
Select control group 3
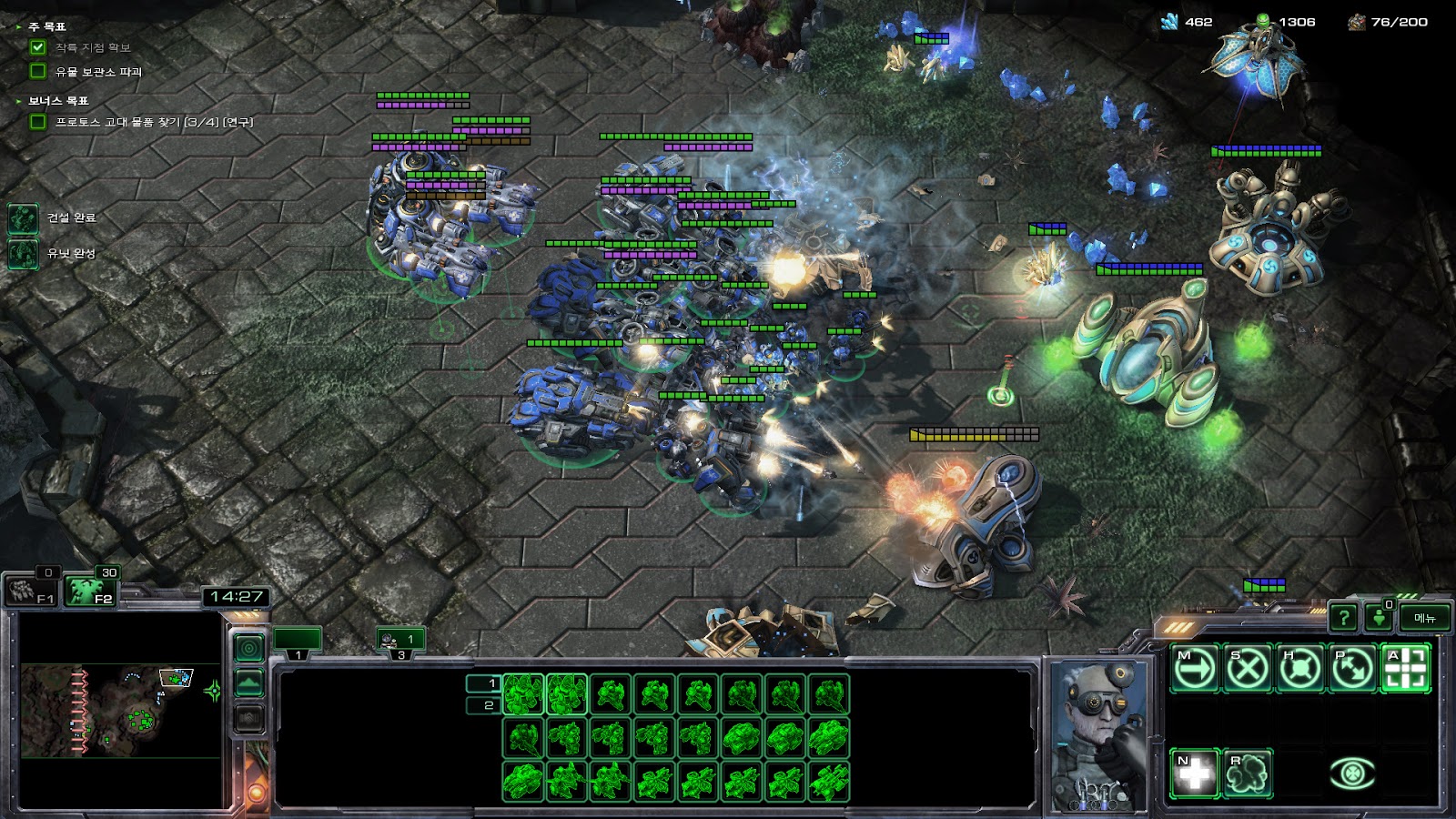click(x=400, y=641)
